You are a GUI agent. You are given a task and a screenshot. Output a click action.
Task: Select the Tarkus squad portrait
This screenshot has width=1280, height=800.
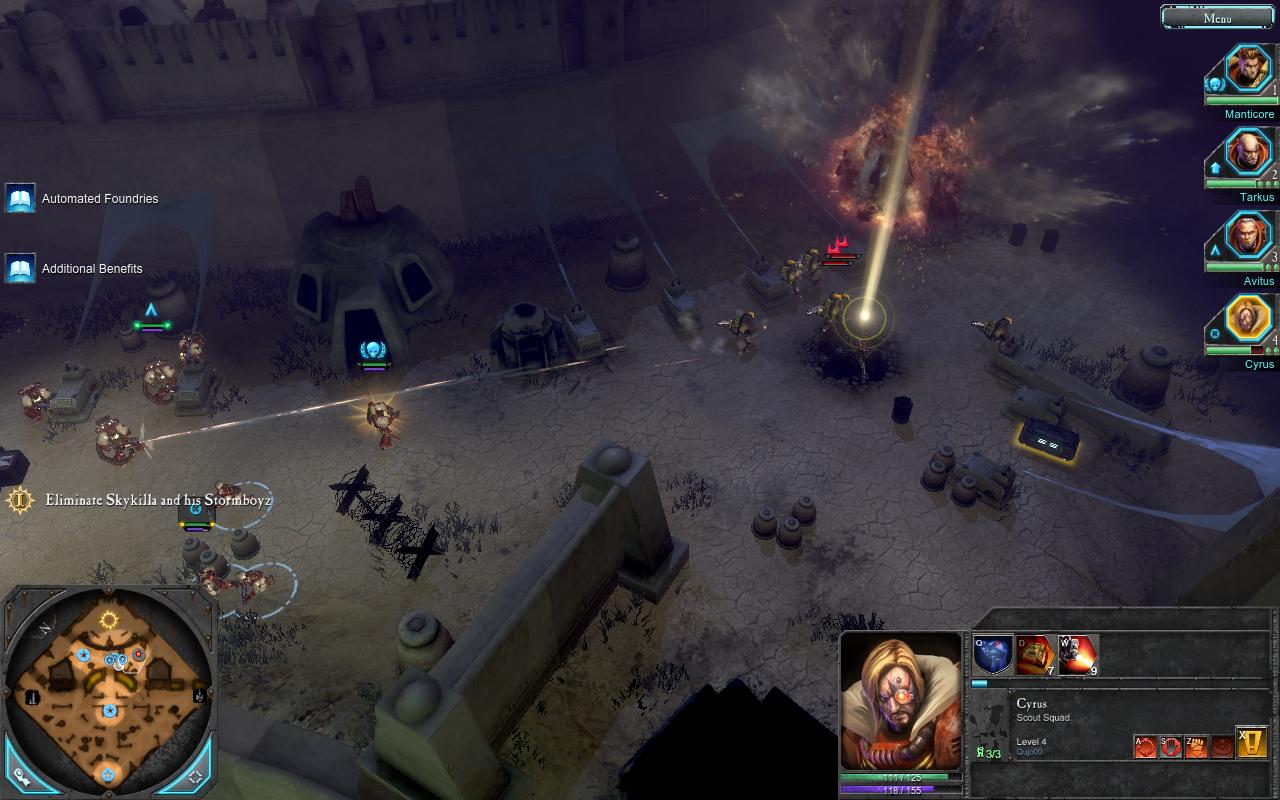(x=1248, y=152)
